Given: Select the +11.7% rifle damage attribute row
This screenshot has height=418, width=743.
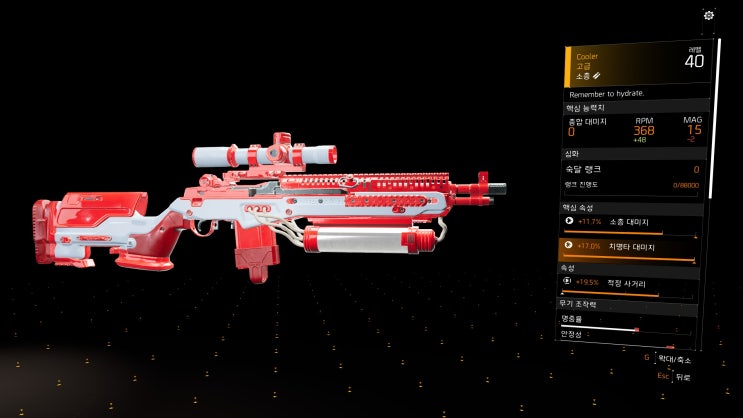Looking at the screenshot, I should tap(631, 221).
